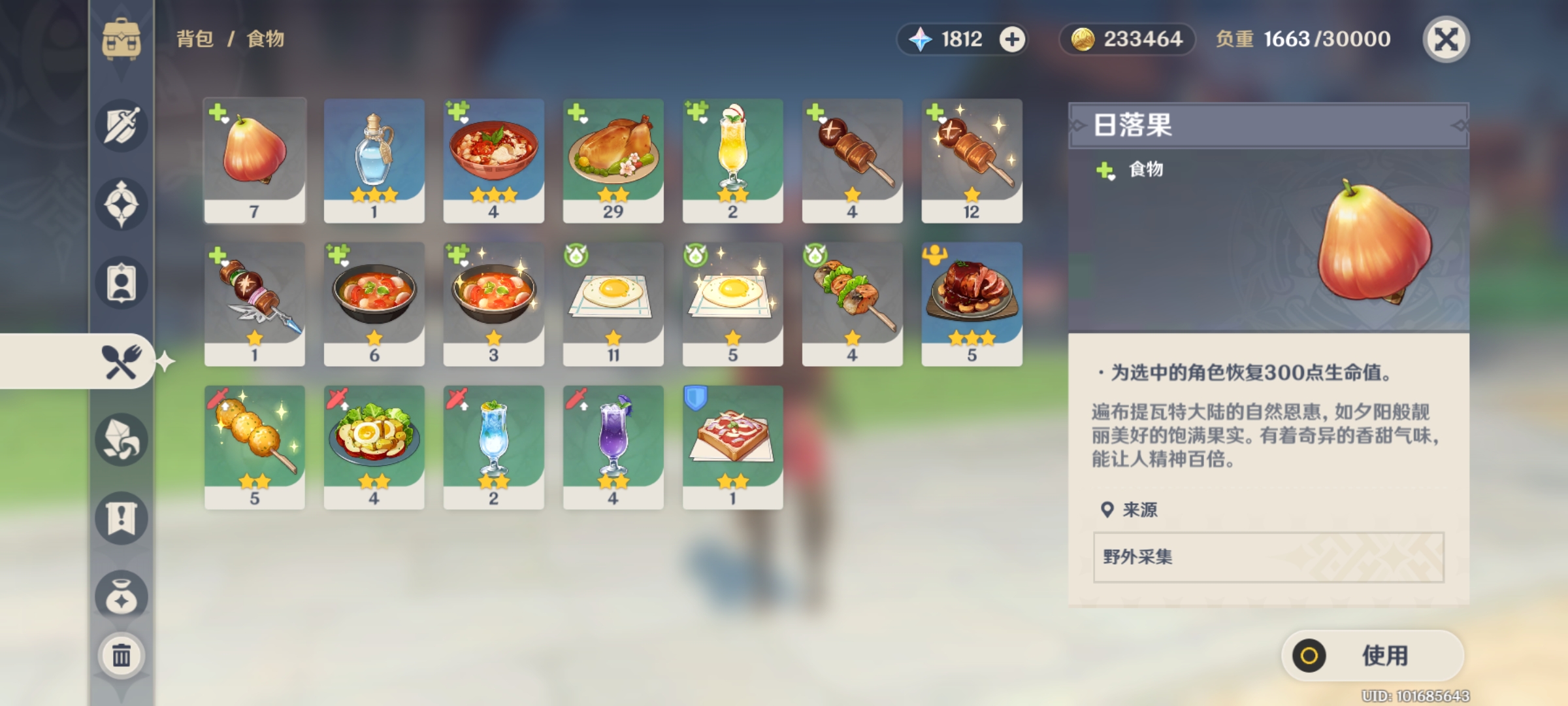Image resolution: width=1568 pixels, height=706 pixels.
Task: Choose the blue mint drink slot
Action: 494,446
